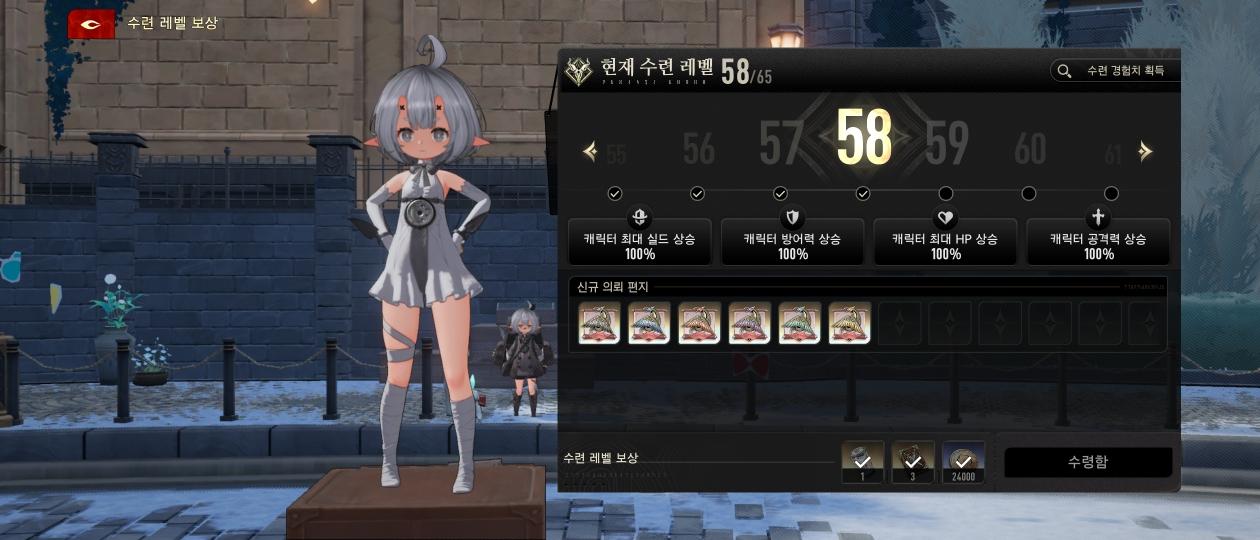Image resolution: width=1260 pixels, height=540 pixels.
Task: Click the 수령함 claimed reward button
Action: point(1087,462)
